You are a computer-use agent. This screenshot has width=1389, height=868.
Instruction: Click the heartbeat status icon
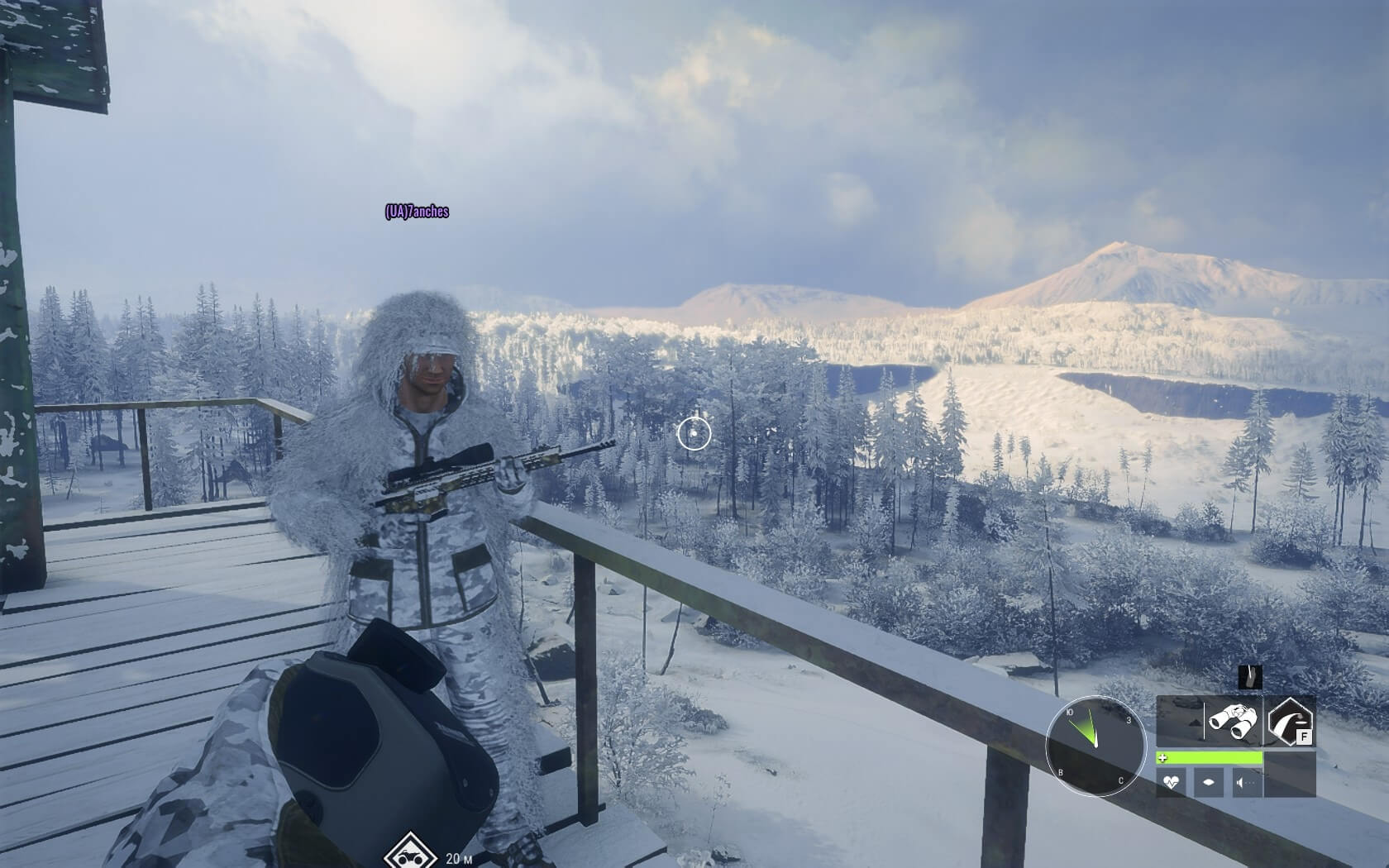1172,781
